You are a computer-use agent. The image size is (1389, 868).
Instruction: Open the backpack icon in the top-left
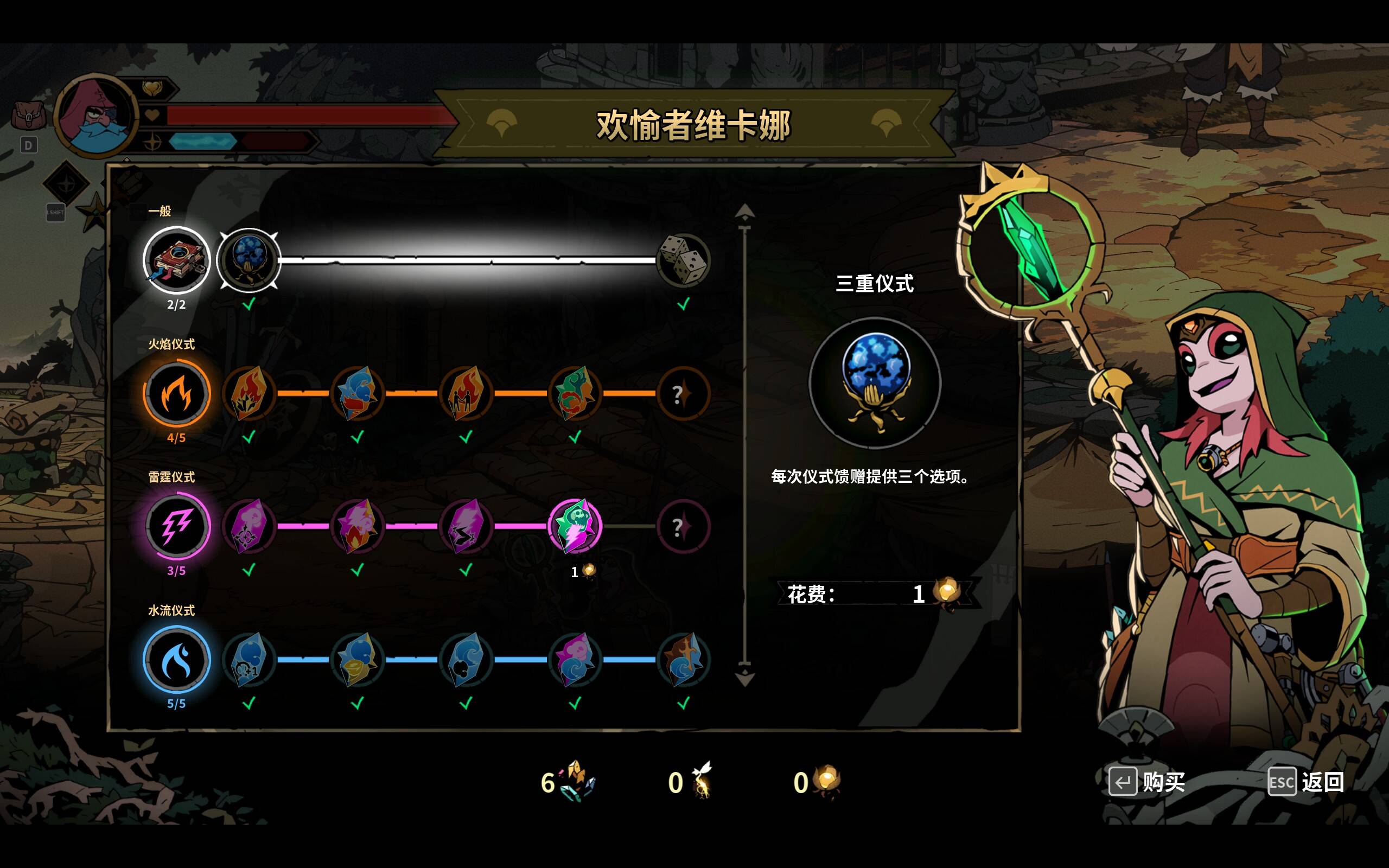(x=28, y=116)
